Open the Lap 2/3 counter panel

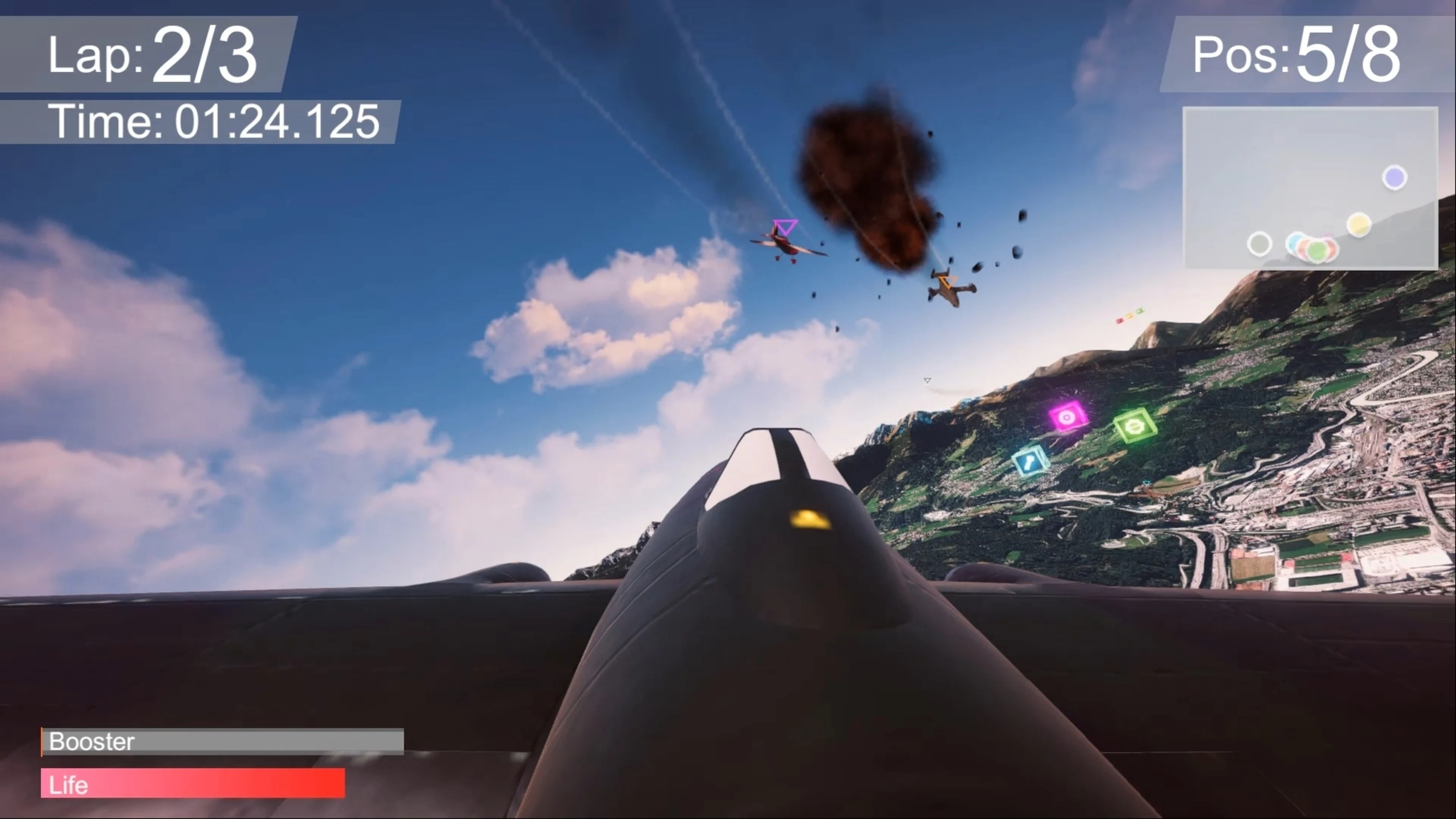tap(148, 55)
